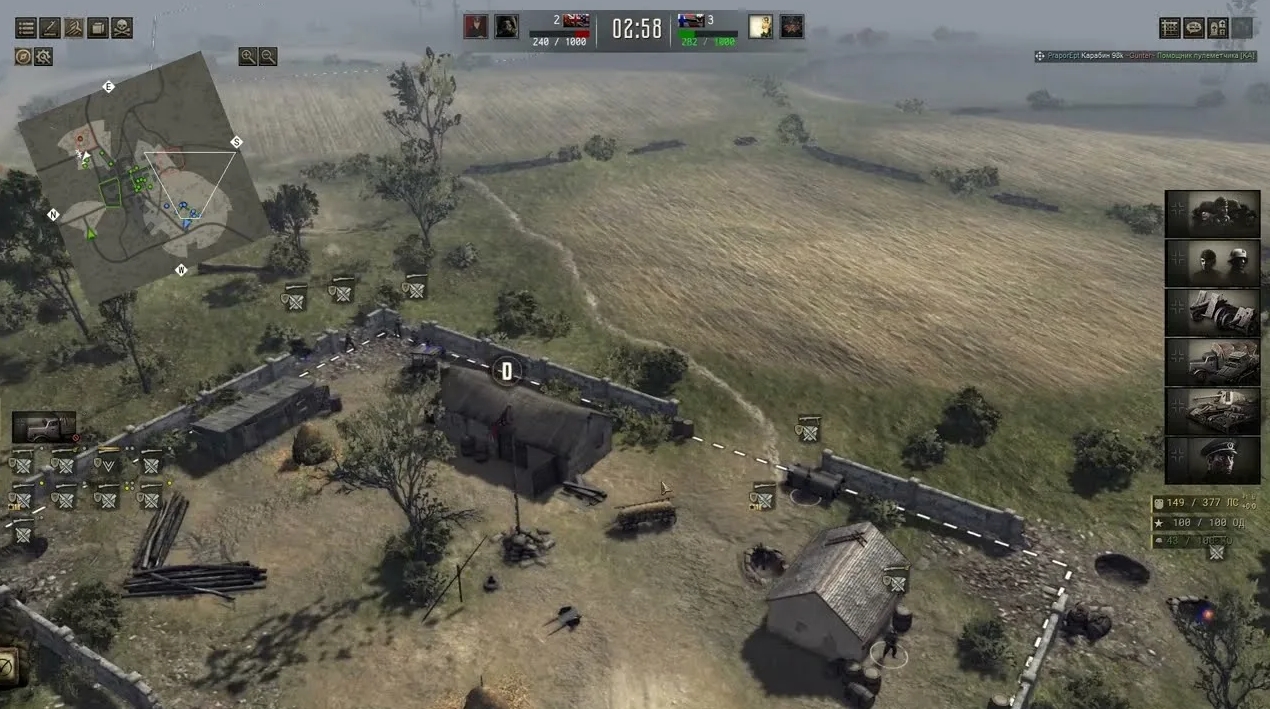Open the list menu icon
Image resolution: width=1270 pixels, height=709 pixels.
click(x=25, y=28)
